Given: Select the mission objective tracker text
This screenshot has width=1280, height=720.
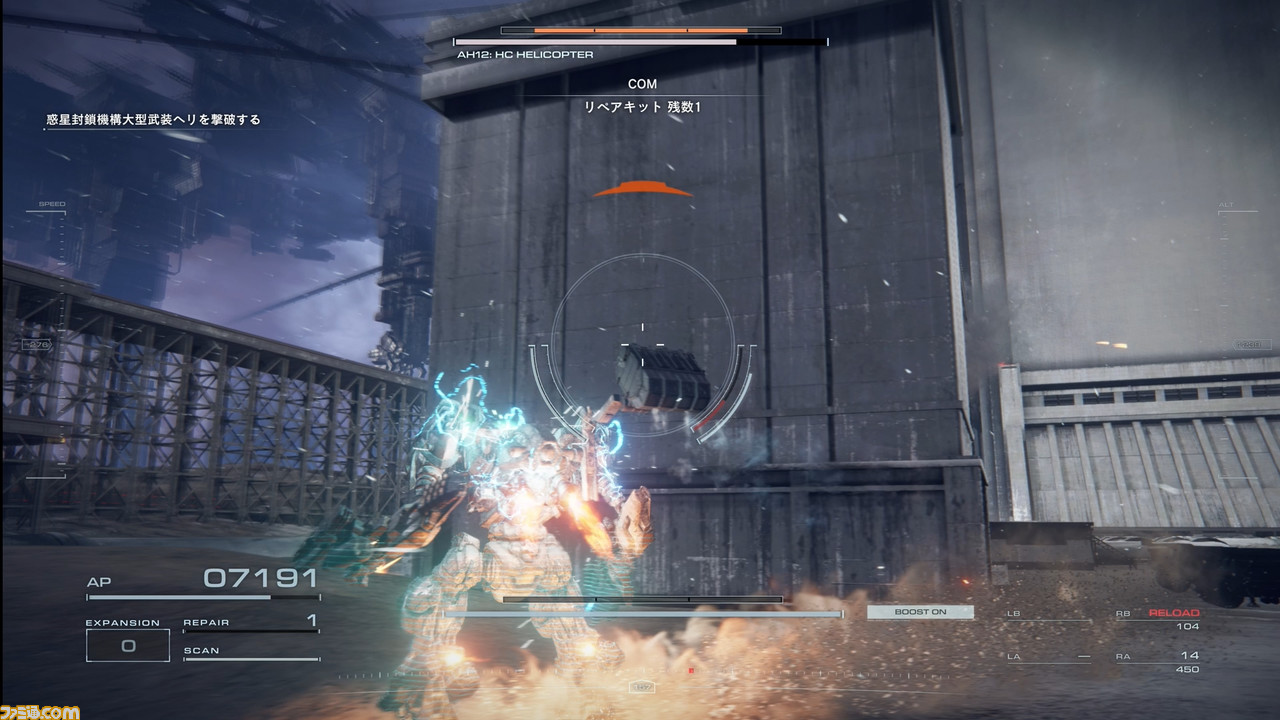Looking at the screenshot, I should tap(153, 120).
